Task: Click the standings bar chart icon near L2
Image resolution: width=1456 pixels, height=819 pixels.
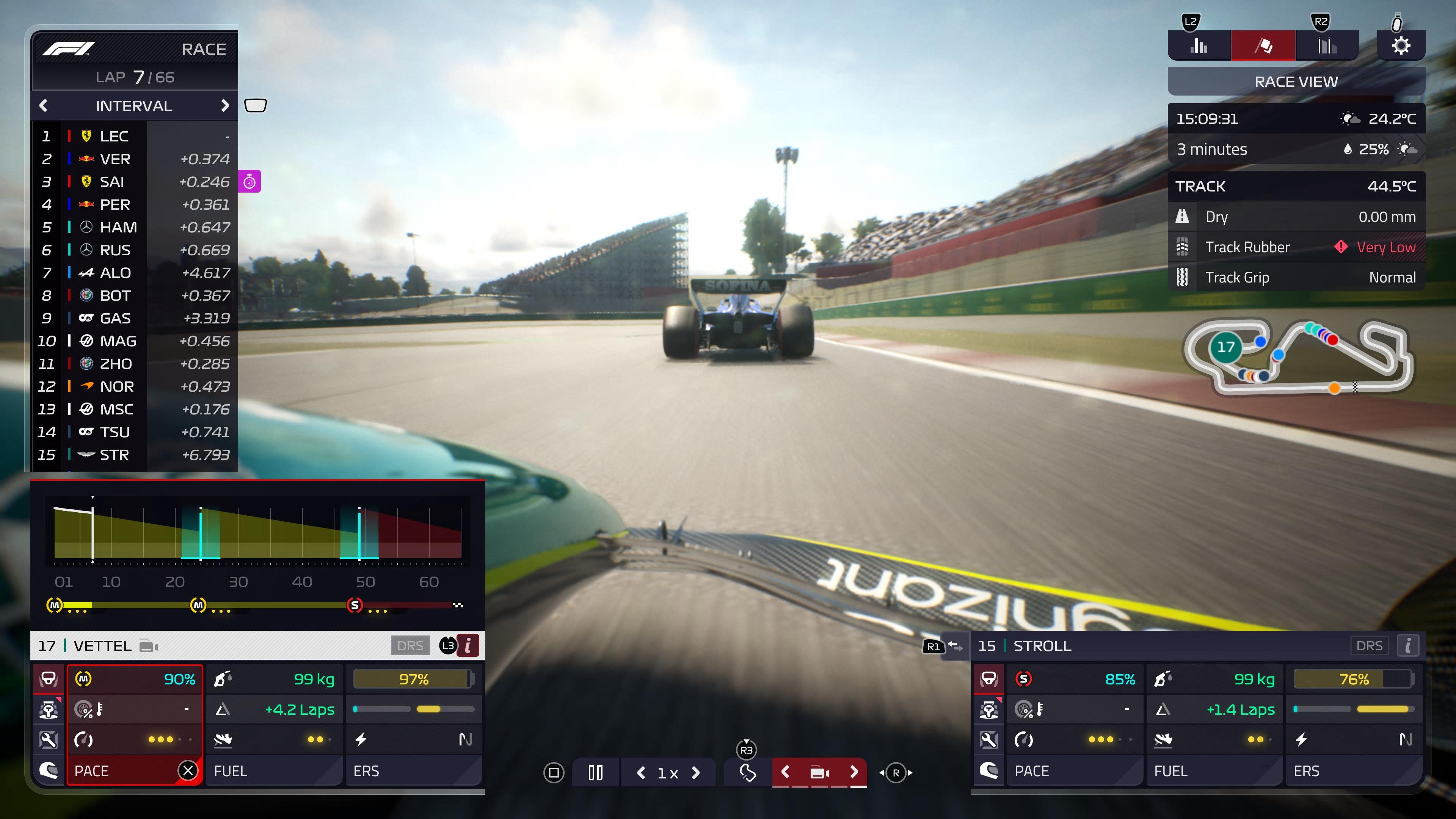Action: point(1199,45)
